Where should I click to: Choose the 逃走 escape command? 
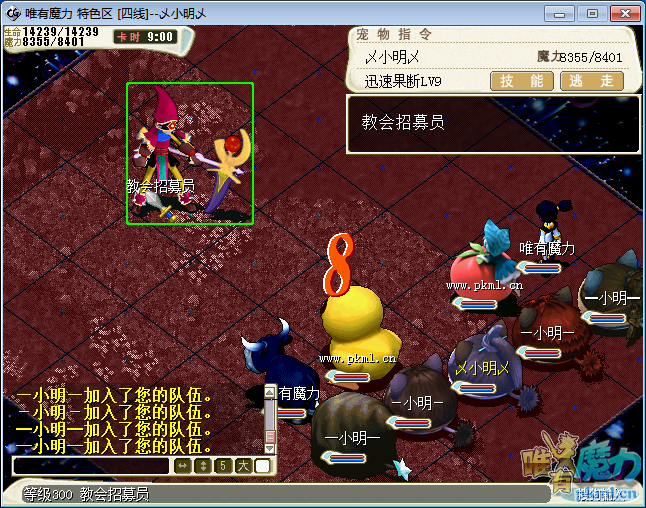tap(591, 81)
